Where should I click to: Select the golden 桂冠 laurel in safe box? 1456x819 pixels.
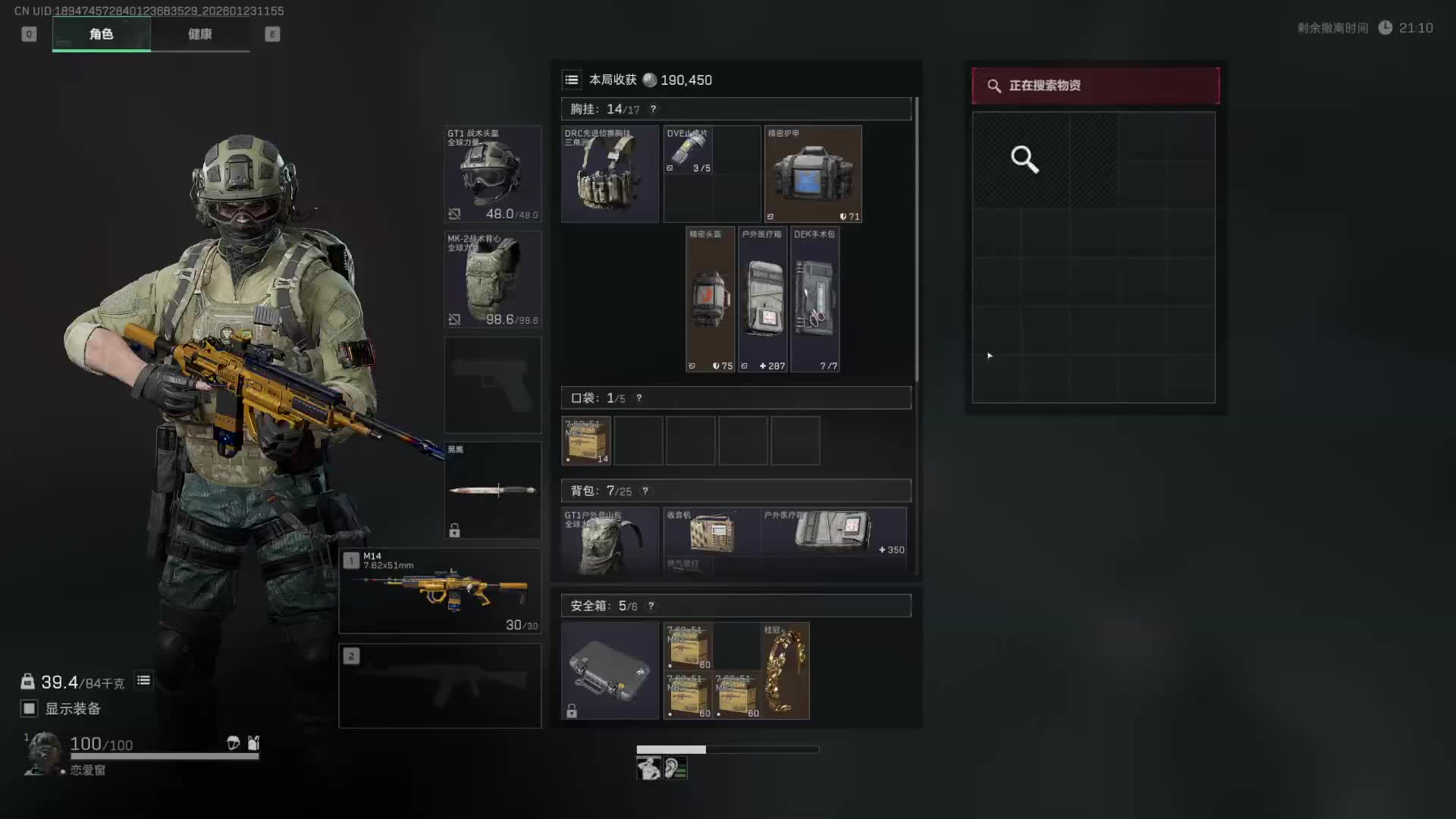pos(785,670)
